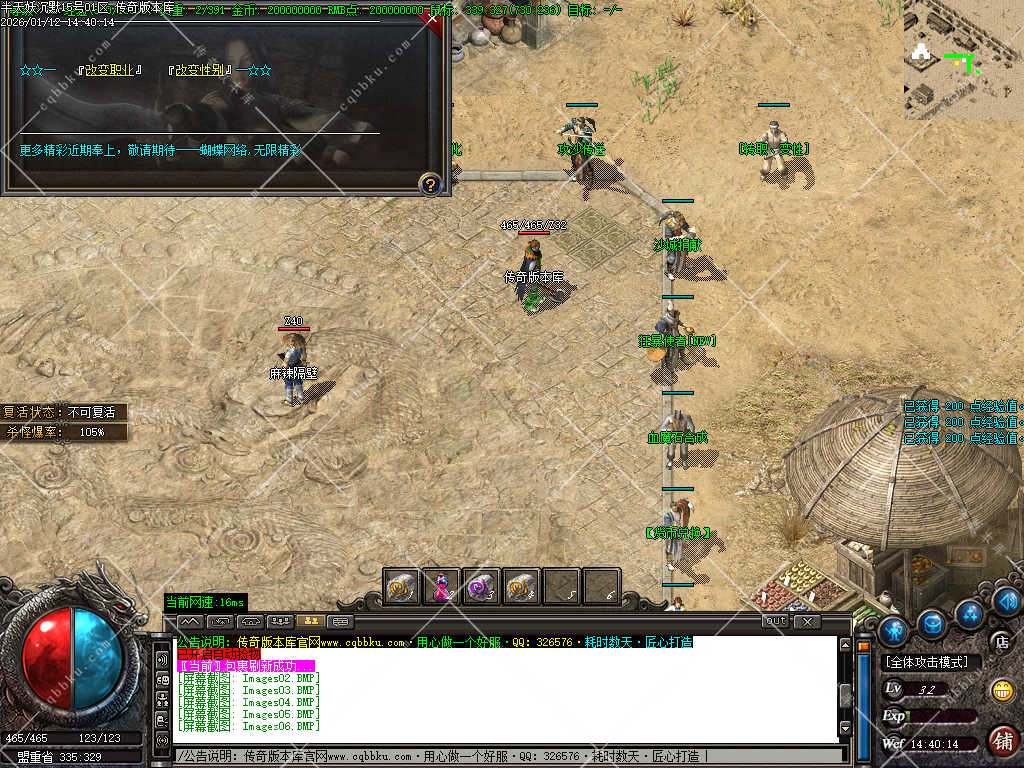This screenshot has height=768, width=1024.
Task: Close the NPC dialogue window
Action: click(432, 18)
